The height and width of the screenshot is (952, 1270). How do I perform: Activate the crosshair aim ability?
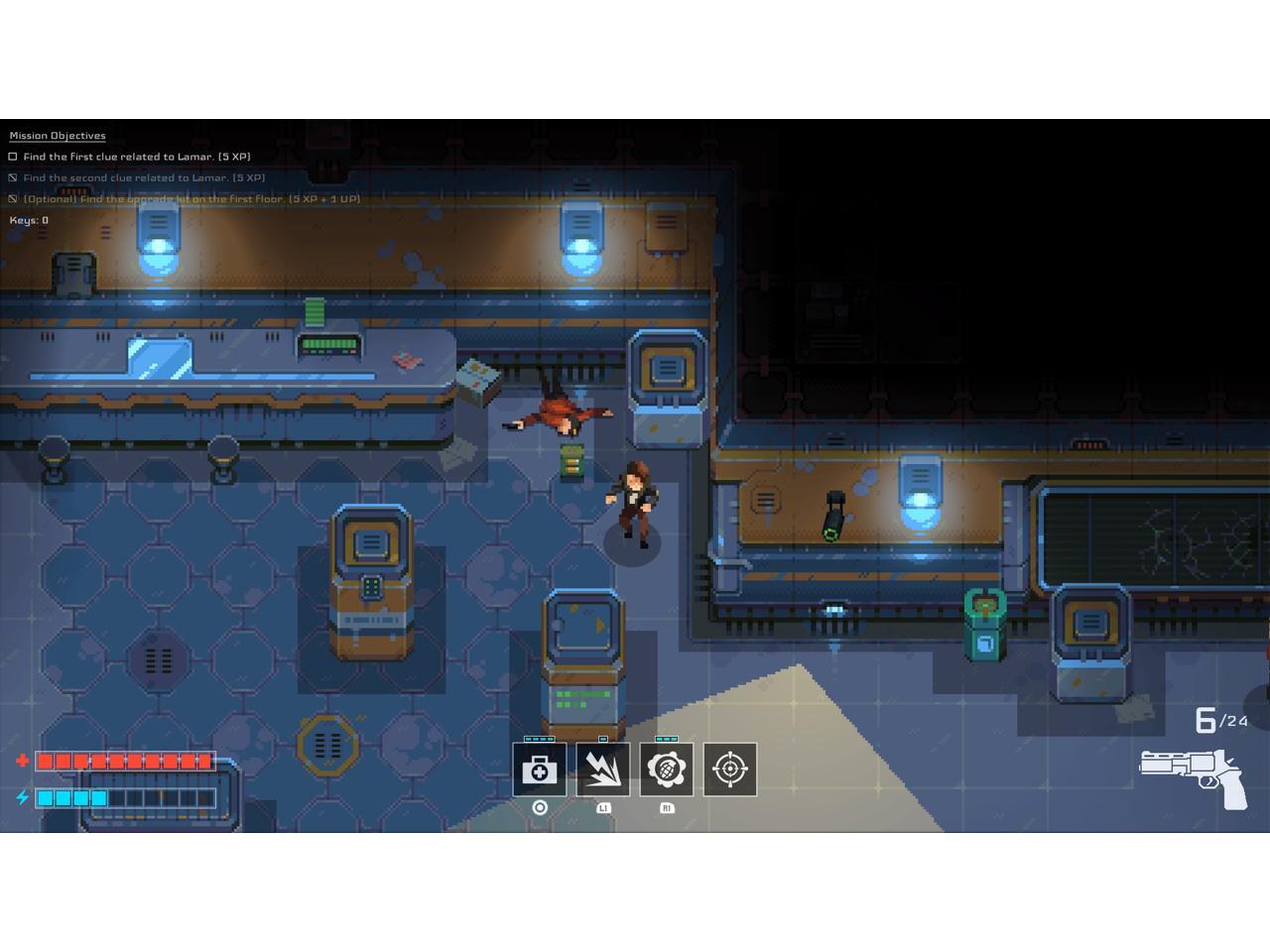(x=730, y=770)
